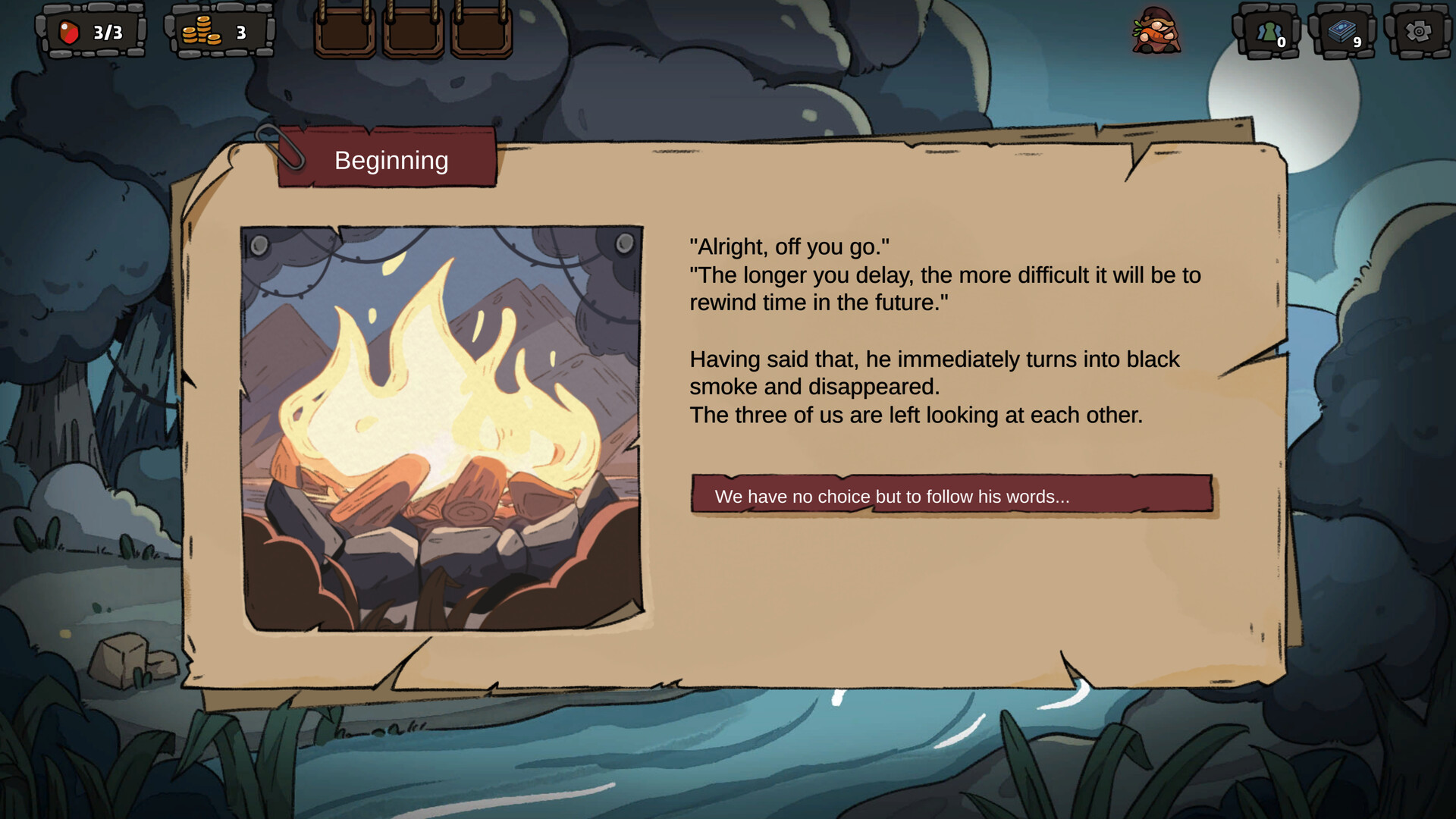Screen dimensions: 1456x819
Task: Choose "We have no choice but to follow his words..."
Action: pos(952,495)
